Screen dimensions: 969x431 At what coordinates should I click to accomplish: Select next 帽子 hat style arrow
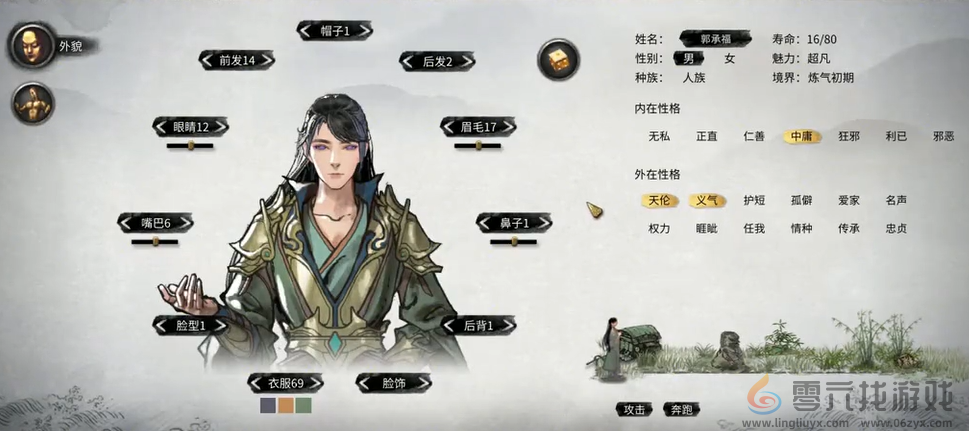369,31
